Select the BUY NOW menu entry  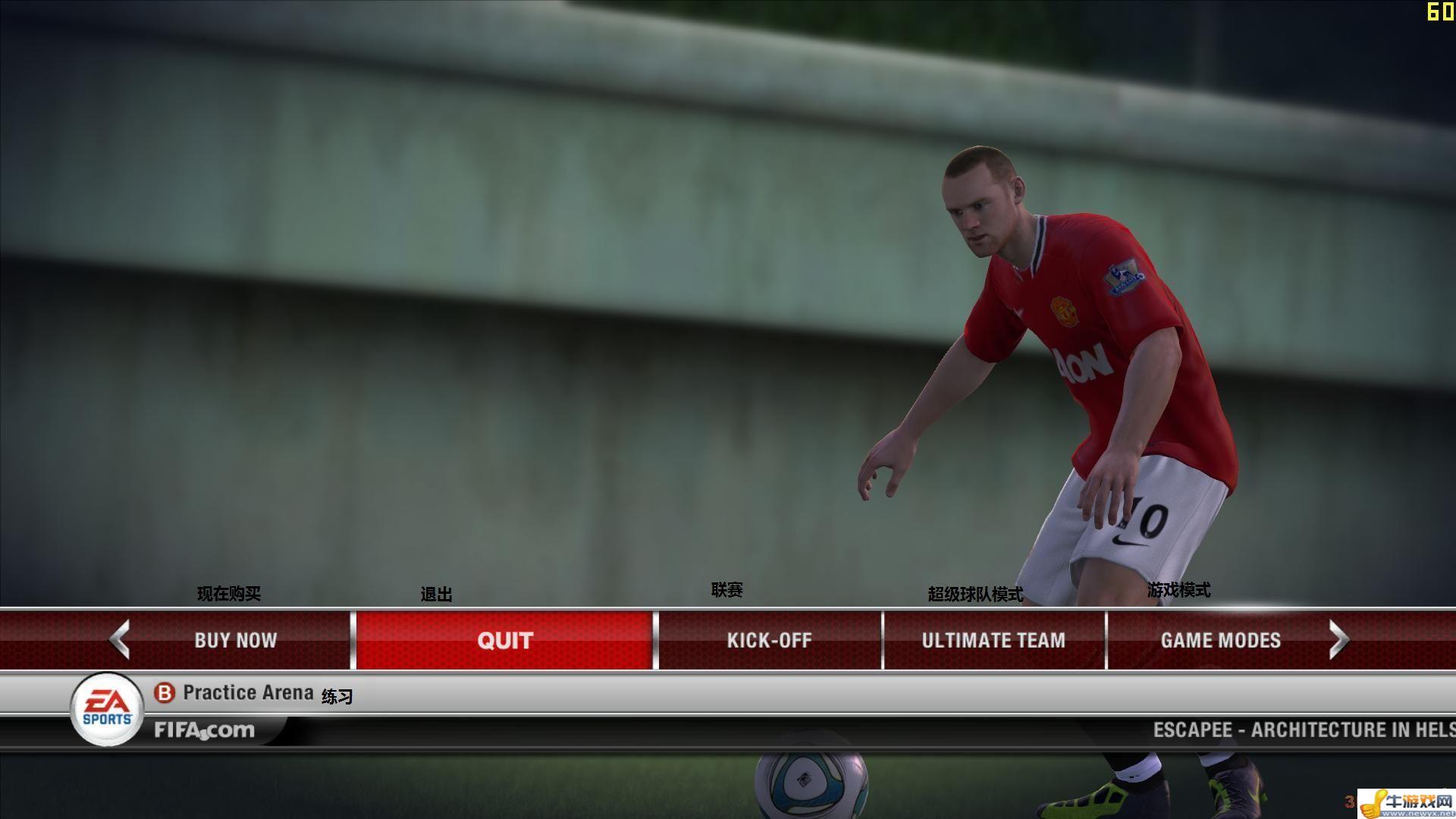(x=235, y=640)
